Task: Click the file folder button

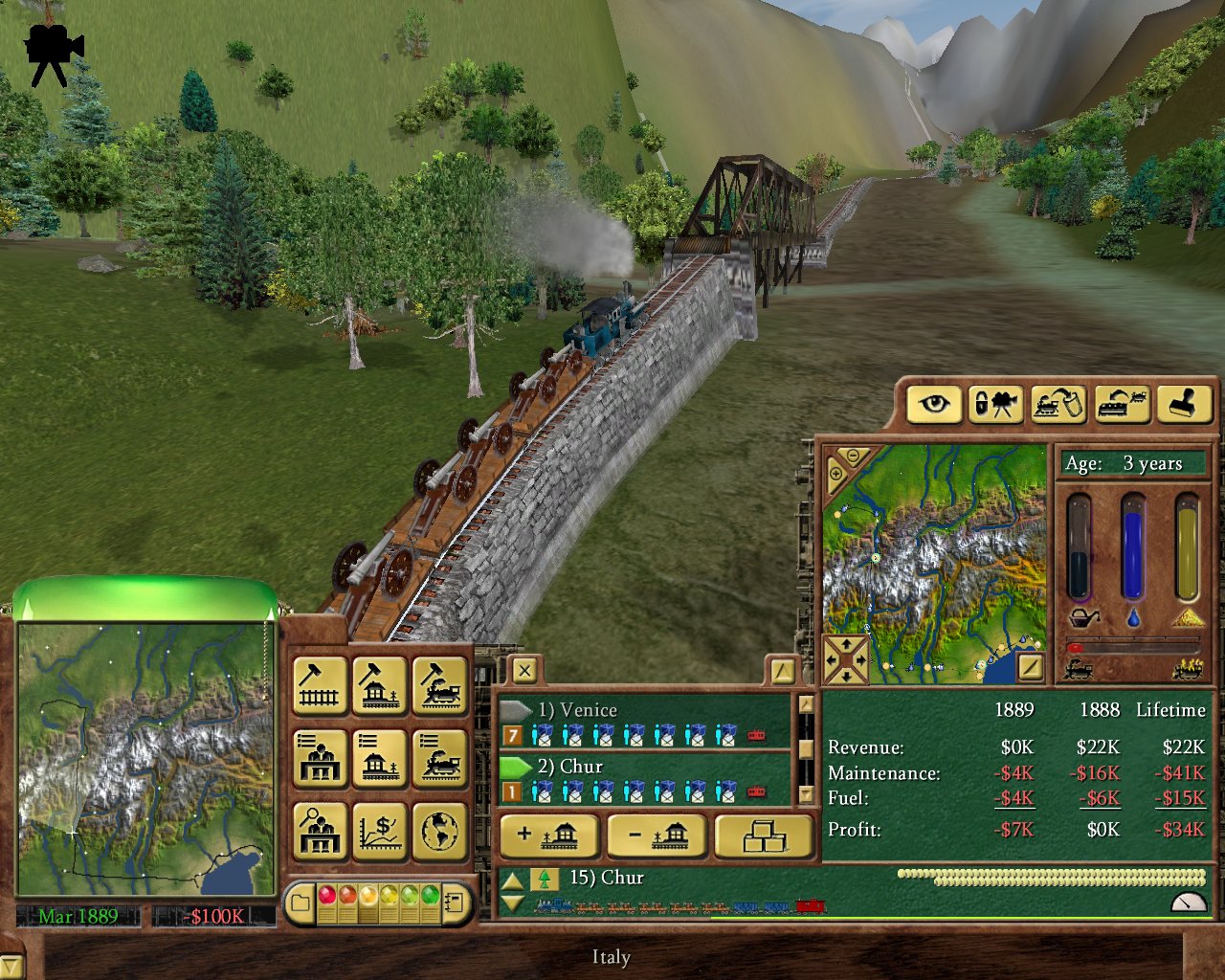Action: [301, 902]
